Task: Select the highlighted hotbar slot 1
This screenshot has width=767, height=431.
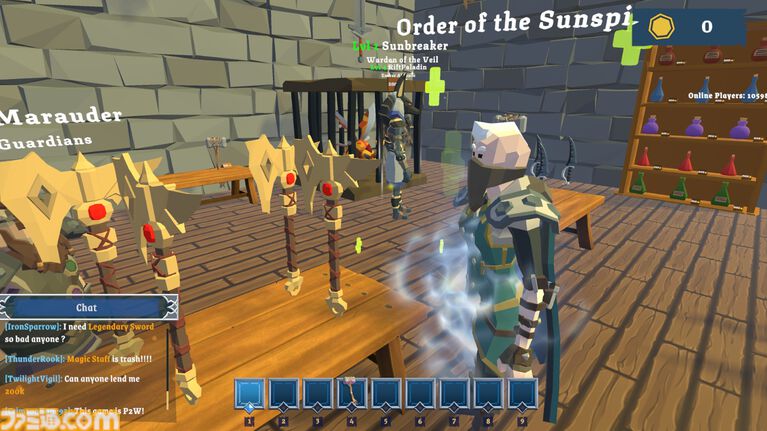Action: (x=249, y=393)
